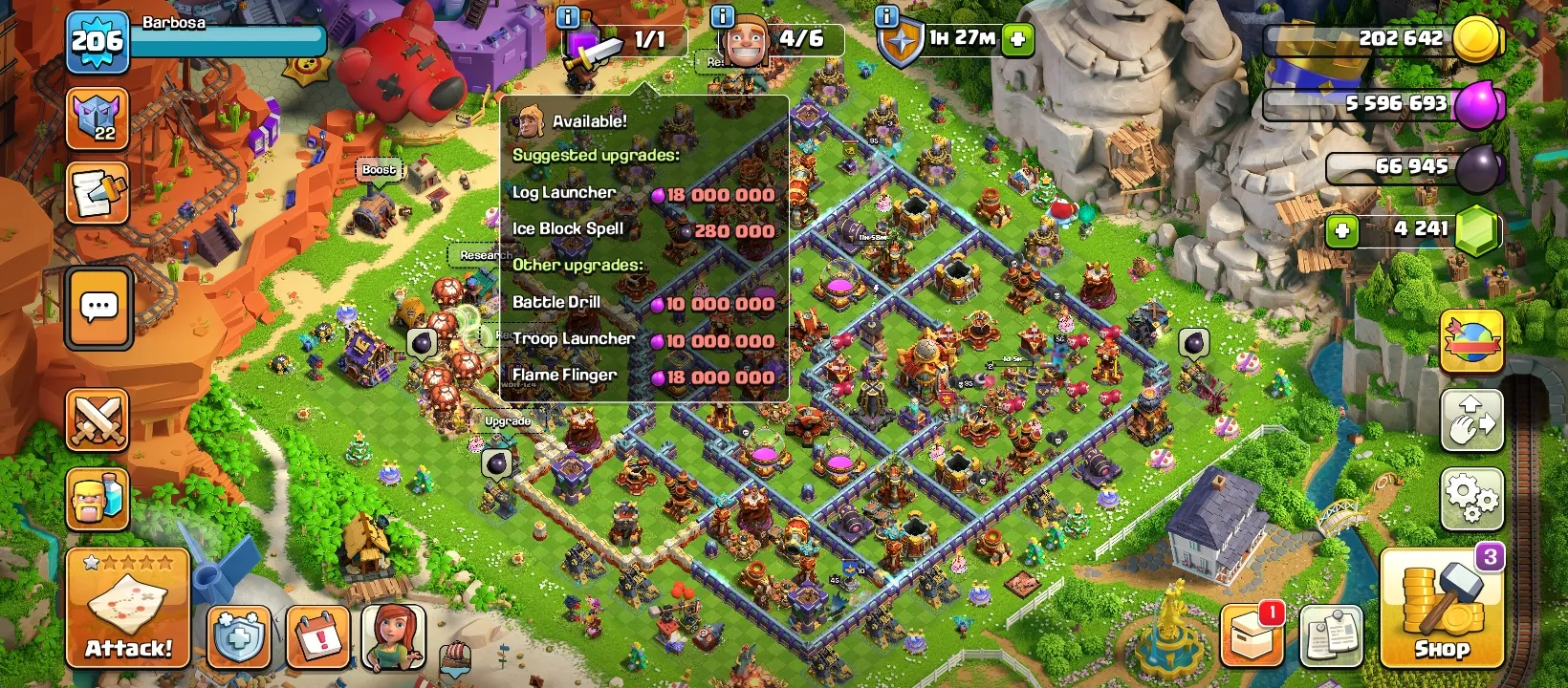Select the Log Launcher suggested upgrade
The height and width of the screenshot is (688, 1568).
[641, 192]
